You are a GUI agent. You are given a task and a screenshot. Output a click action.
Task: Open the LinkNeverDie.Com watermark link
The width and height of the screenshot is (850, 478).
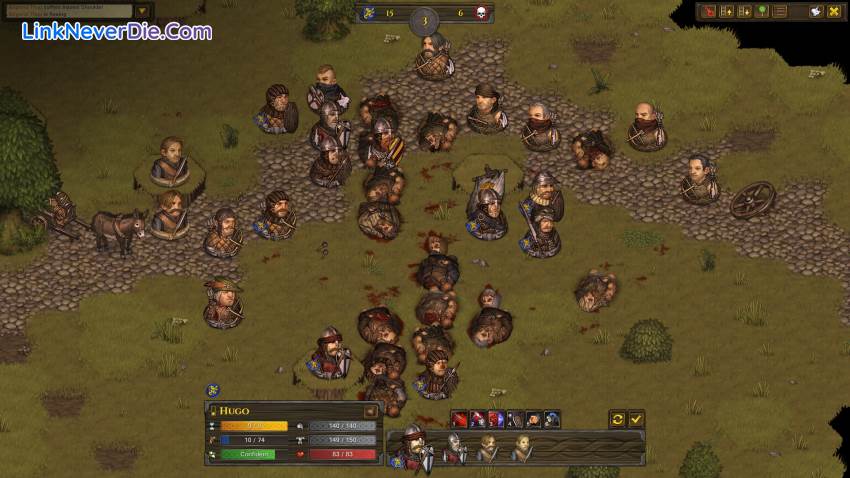coord(116,32)
